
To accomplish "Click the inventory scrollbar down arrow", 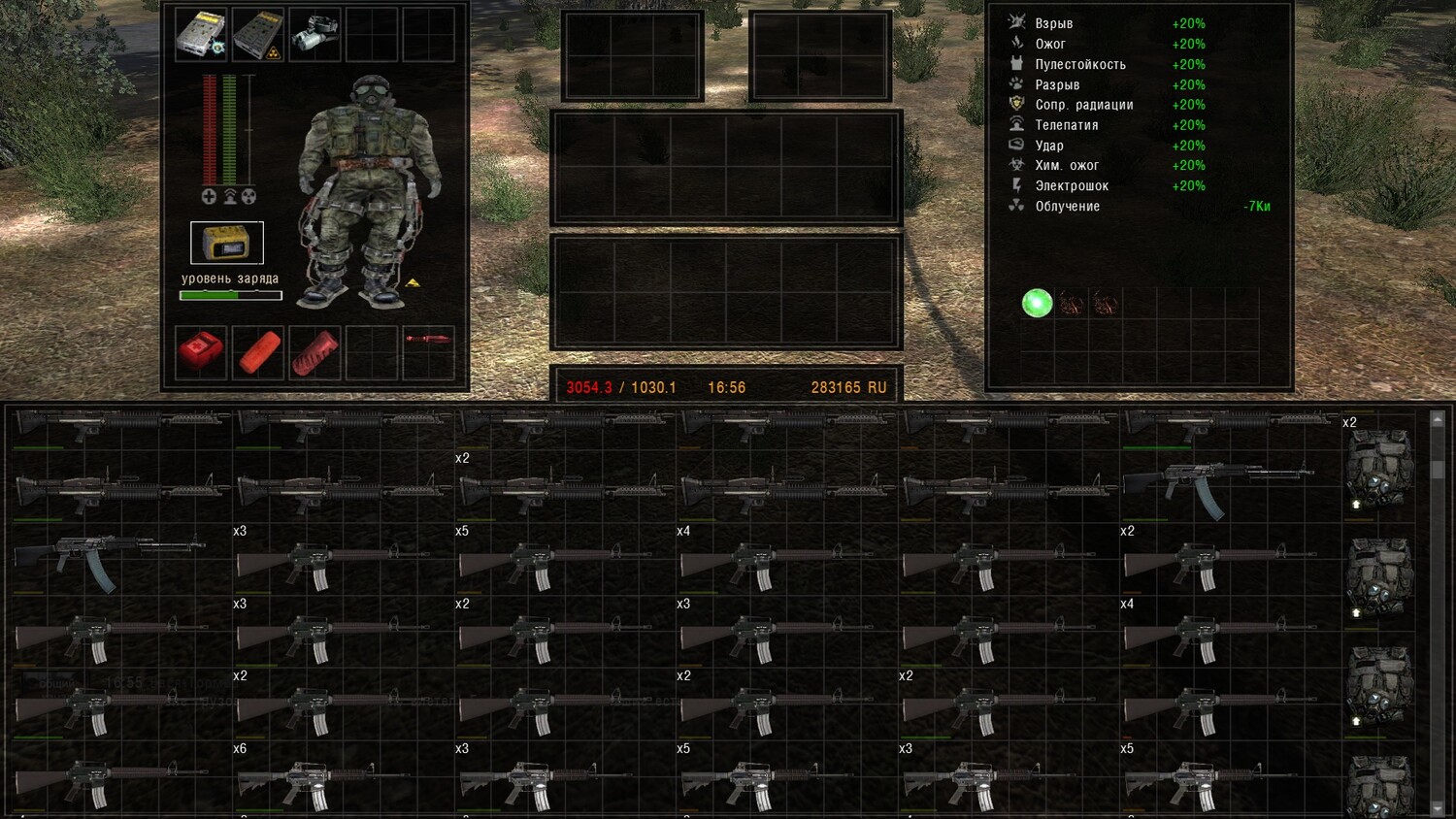I will point(1438,808).
